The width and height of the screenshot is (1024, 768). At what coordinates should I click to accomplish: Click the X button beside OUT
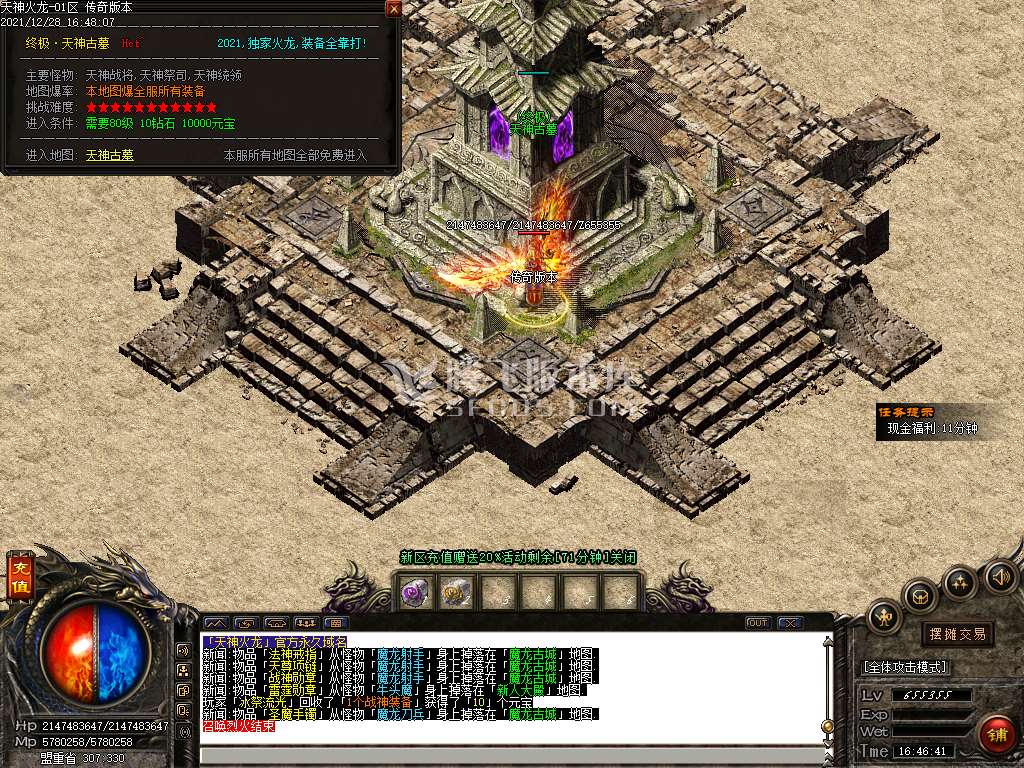[x=790, y=623]
